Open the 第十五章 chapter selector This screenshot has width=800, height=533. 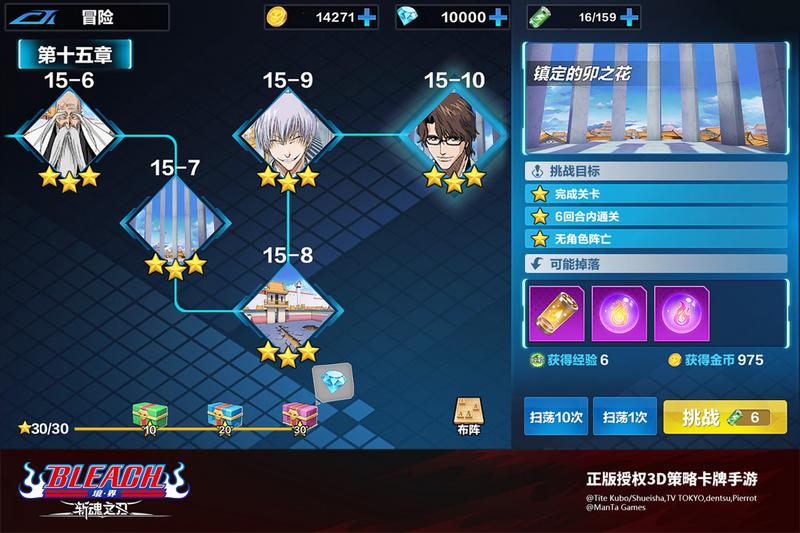[76, 54]
